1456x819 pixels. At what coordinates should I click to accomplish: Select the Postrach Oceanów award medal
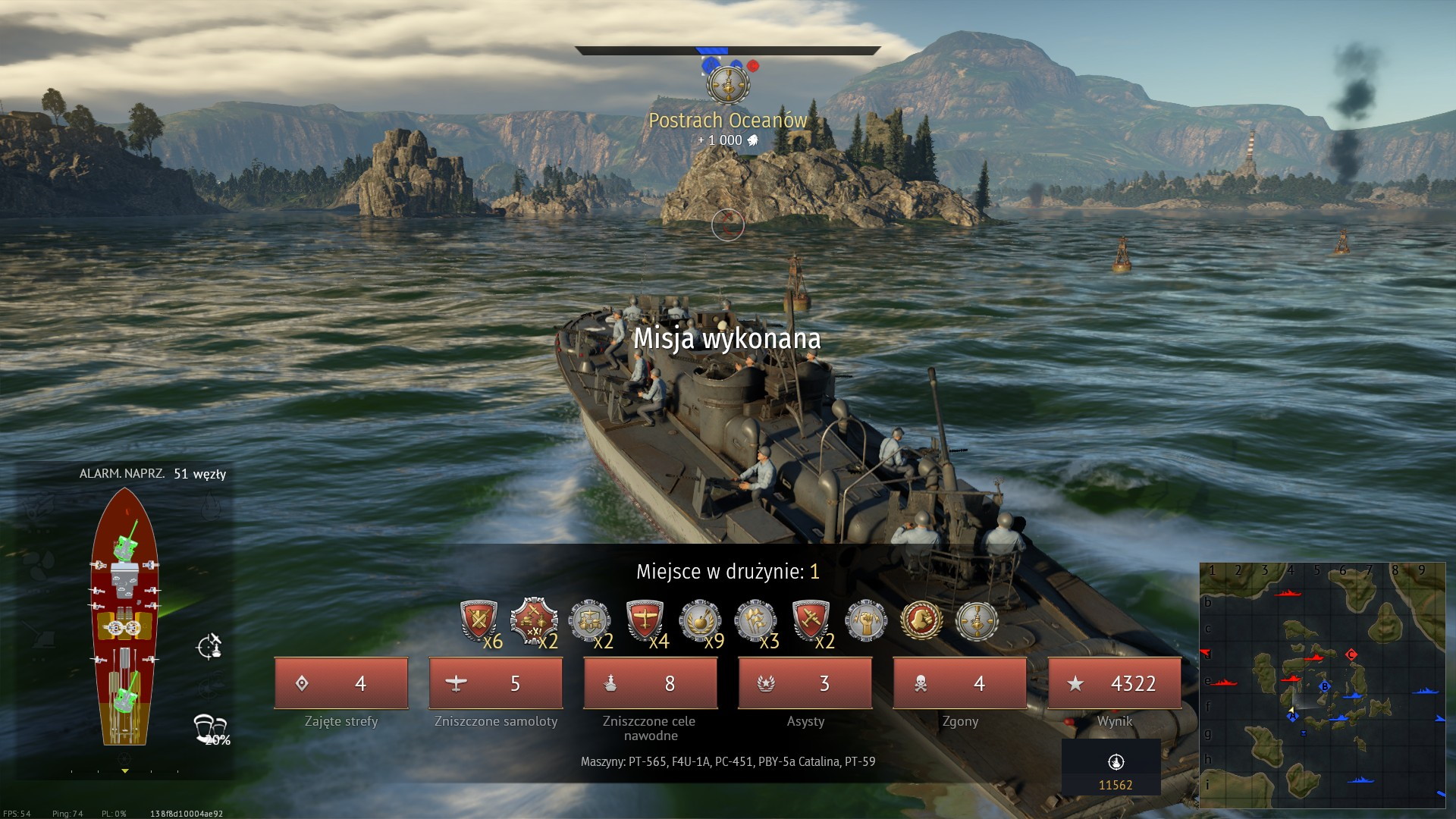point(728,84)
